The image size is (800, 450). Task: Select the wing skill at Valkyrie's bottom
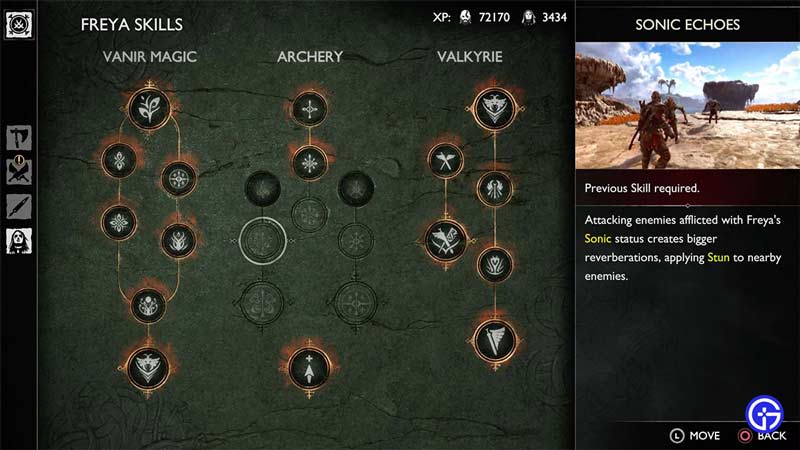pyautogui.click(x=493, y=338)
